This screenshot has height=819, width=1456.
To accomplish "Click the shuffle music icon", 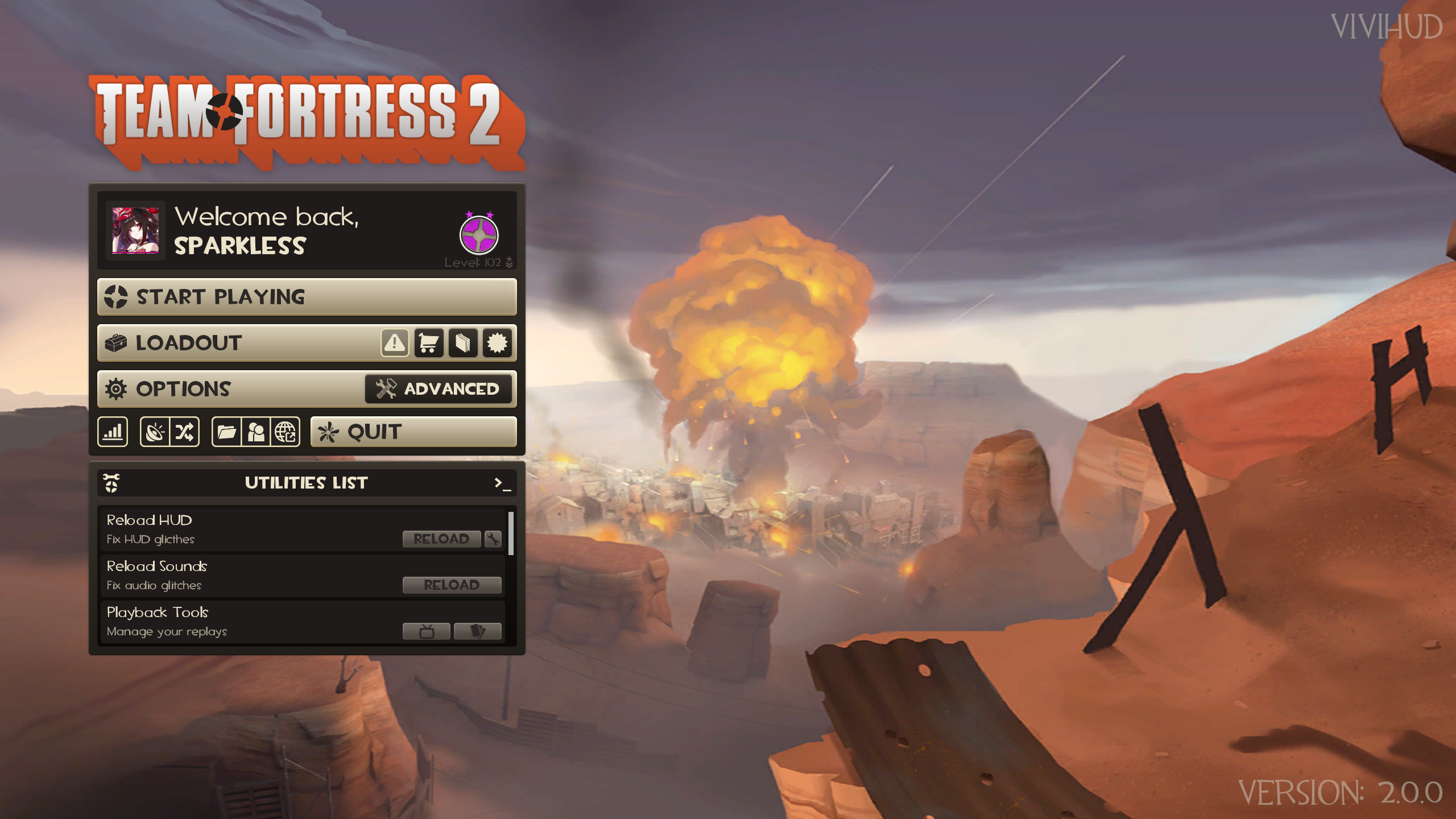I will click(184, 432).
